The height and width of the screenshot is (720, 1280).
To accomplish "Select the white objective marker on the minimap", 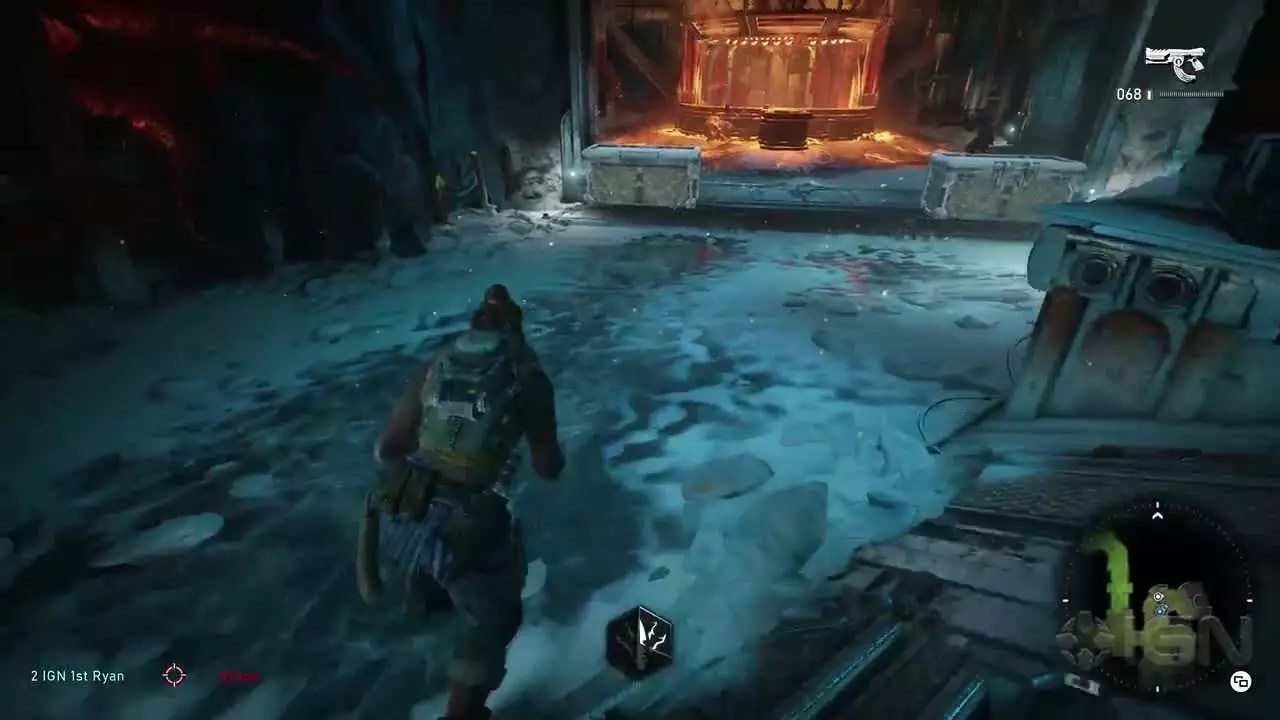I will click(x=1157, y=597).
